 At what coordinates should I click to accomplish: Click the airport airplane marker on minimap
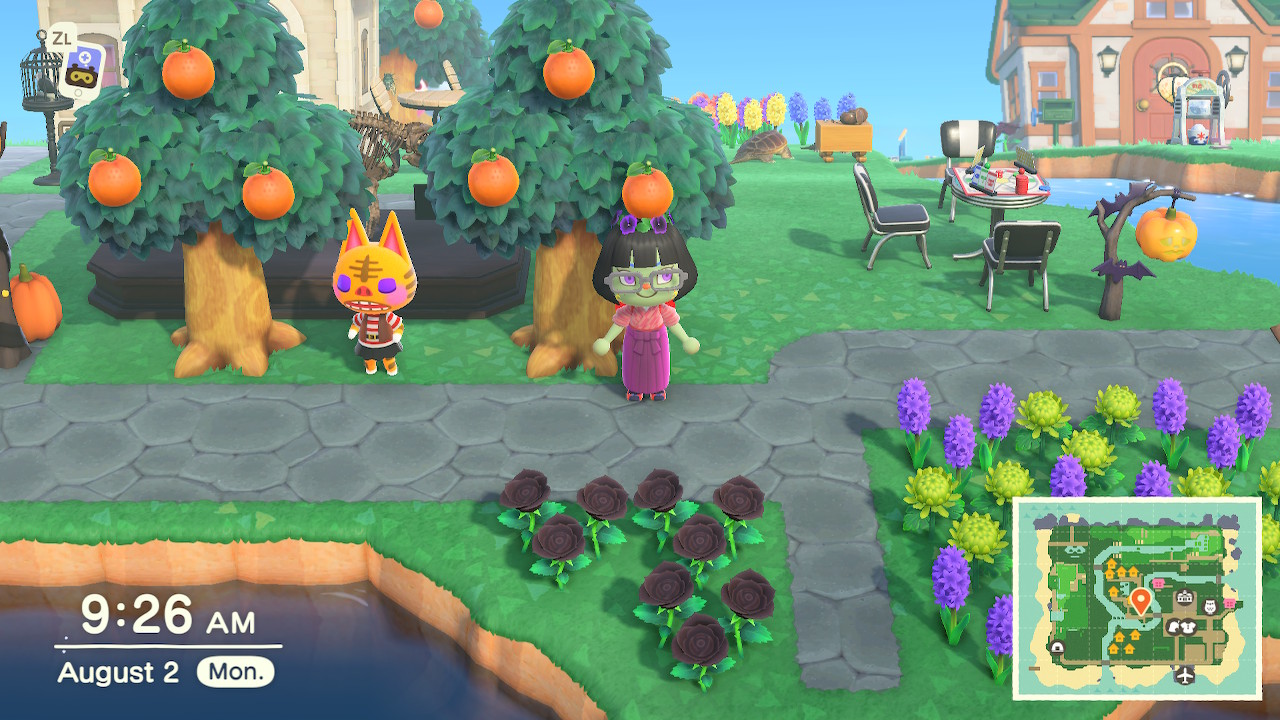pos(1187,675)
